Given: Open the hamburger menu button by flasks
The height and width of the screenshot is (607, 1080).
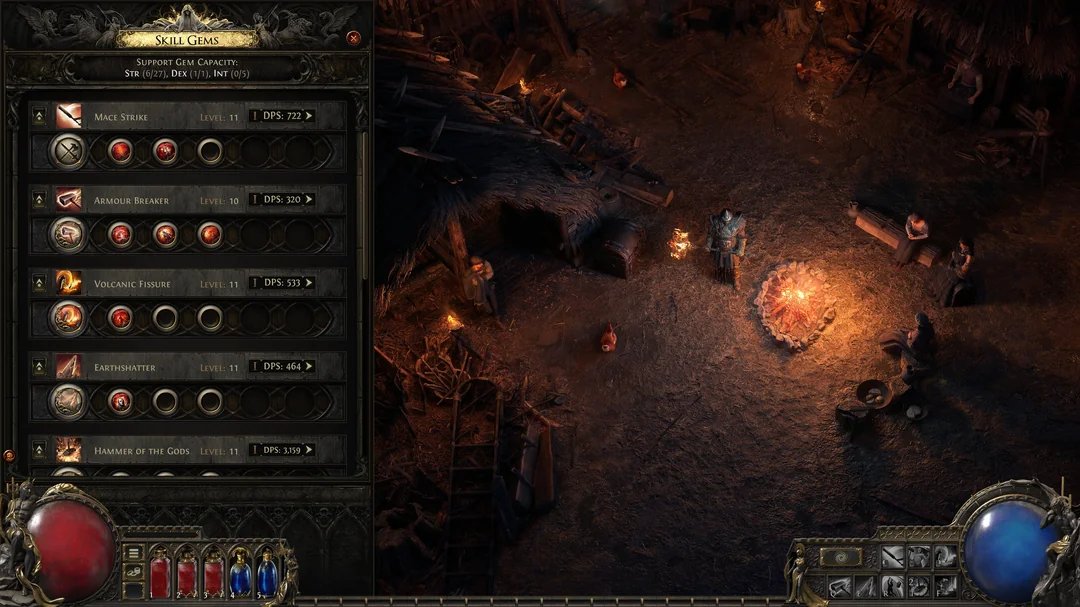Looking at the screenshot, I should tap(133, 552).
